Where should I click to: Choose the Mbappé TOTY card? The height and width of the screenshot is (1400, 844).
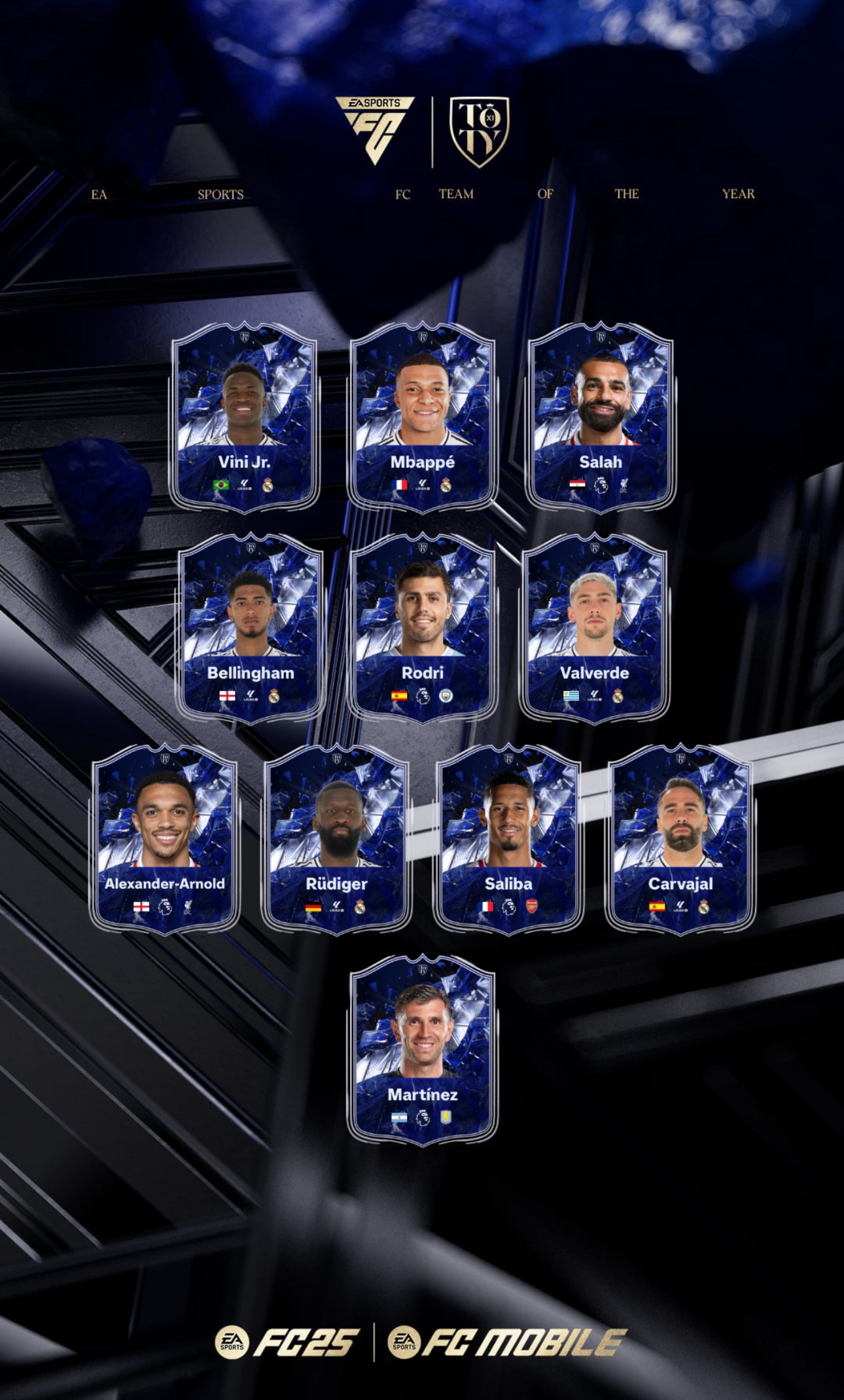click(422, 416)
